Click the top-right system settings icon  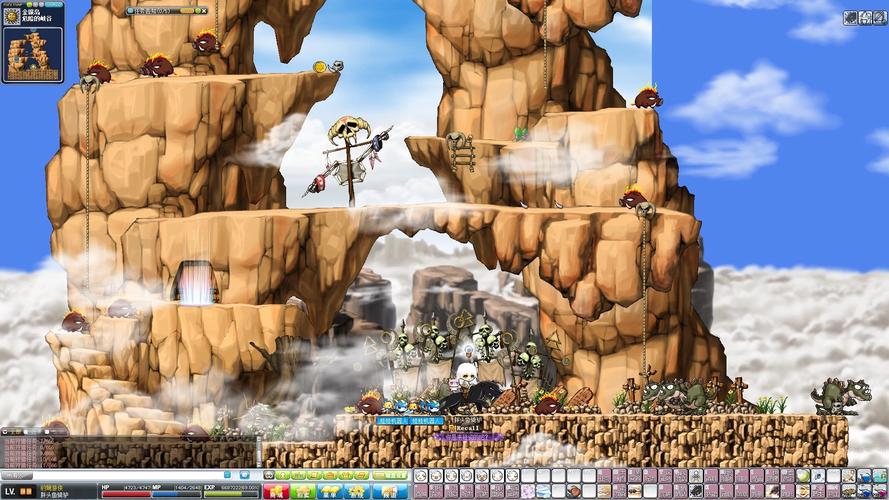click(851, 17)
